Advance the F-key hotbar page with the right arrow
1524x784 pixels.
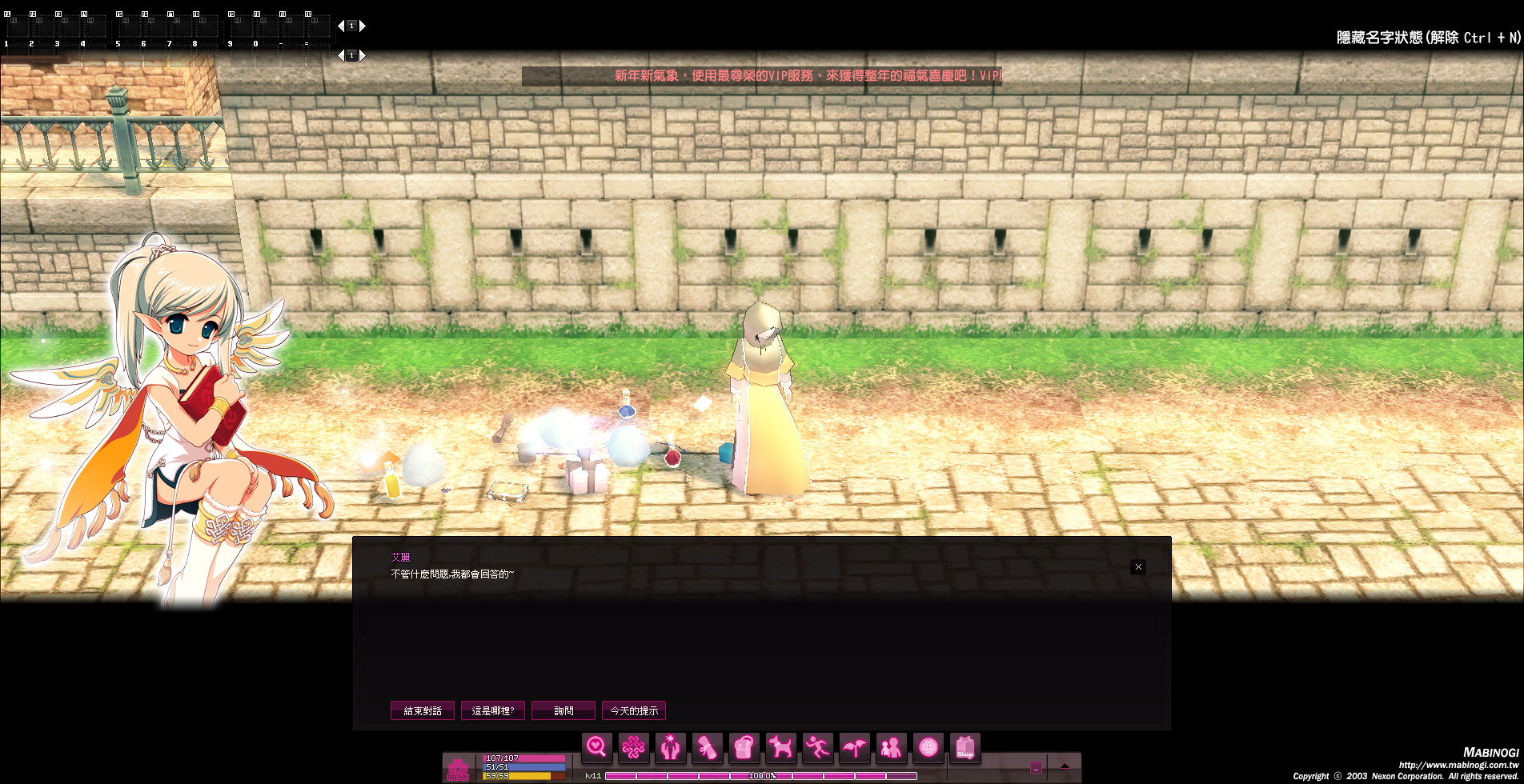point(363,26)
